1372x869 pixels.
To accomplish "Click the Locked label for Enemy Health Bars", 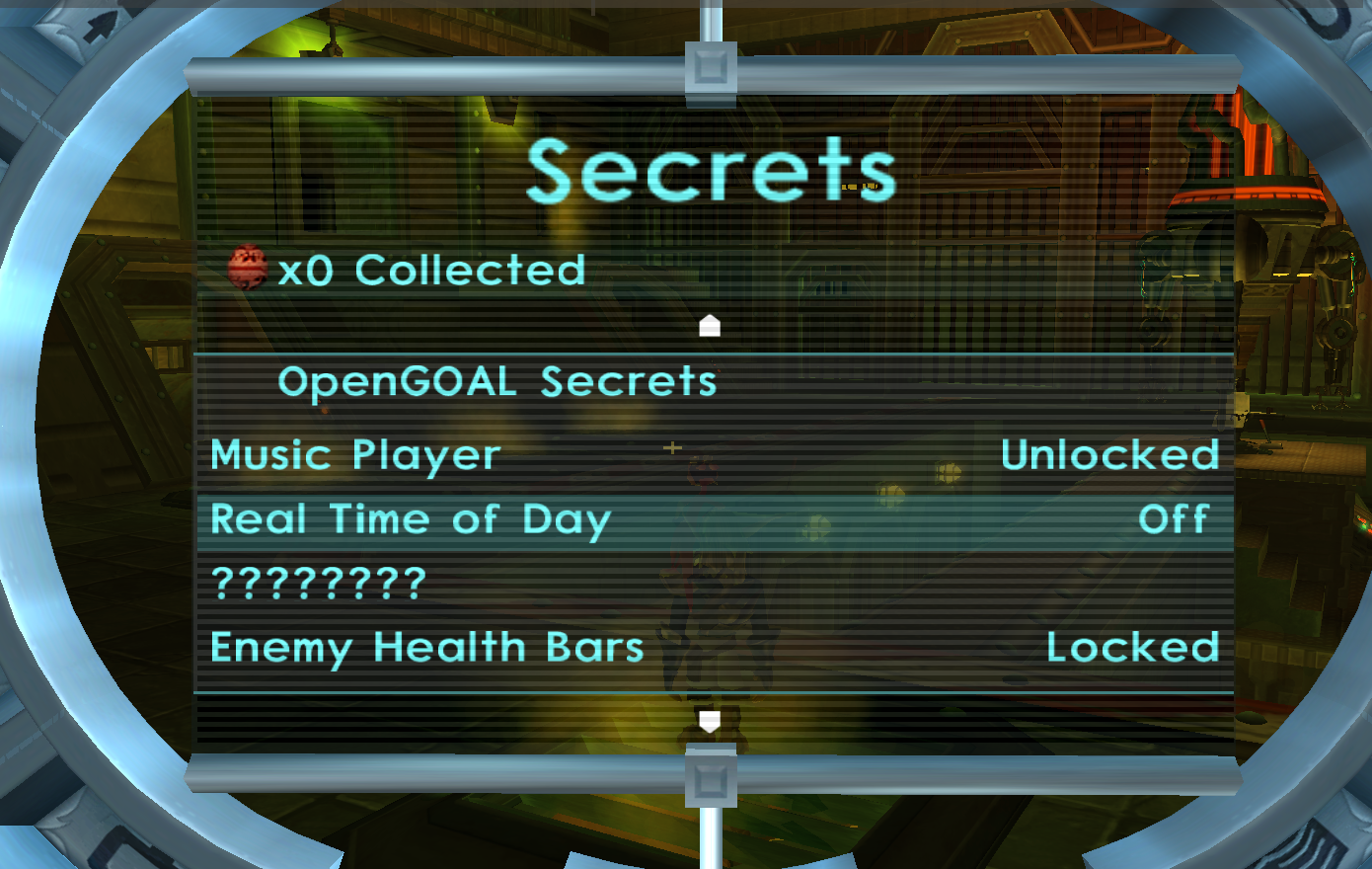I will click(1132, 647).
